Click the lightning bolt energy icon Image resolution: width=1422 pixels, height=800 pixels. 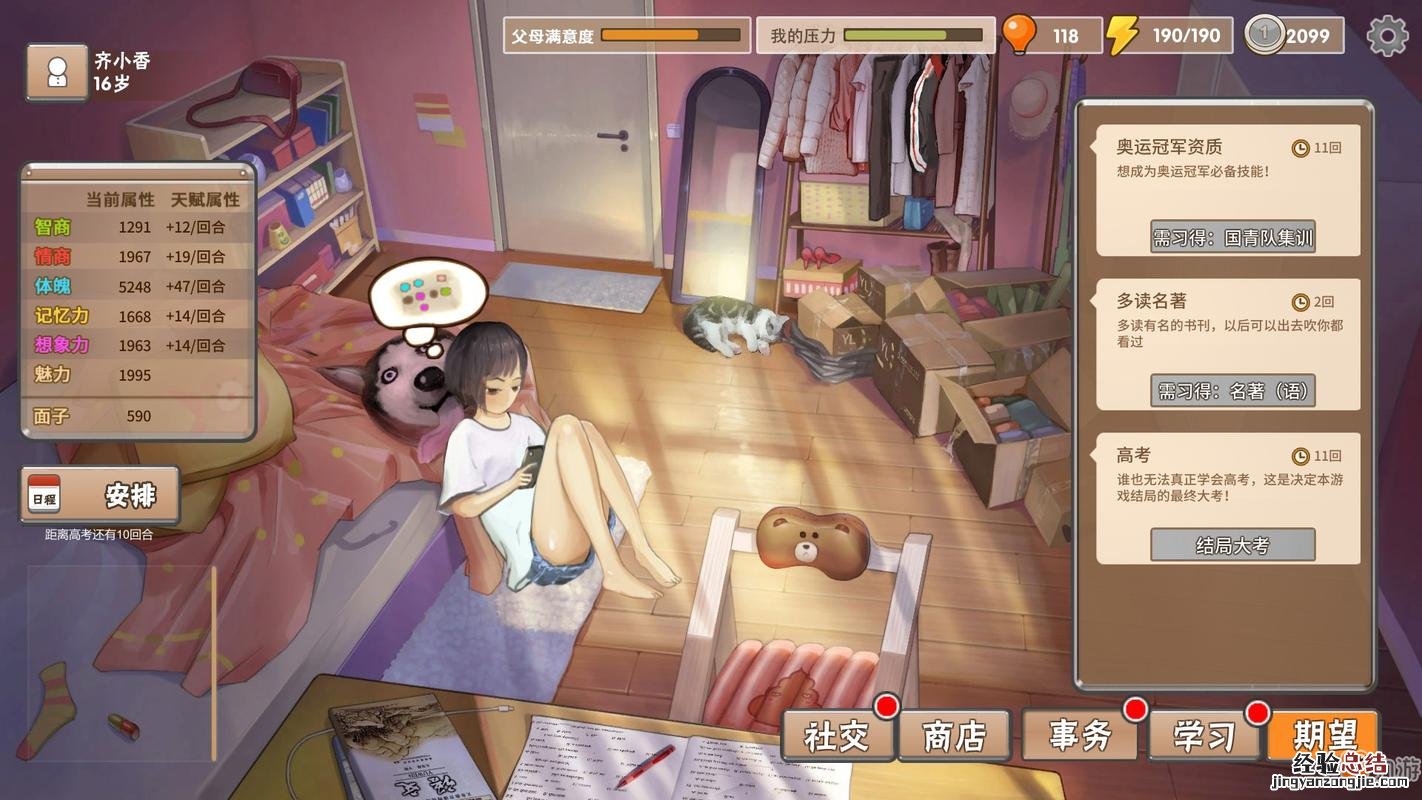click(x=1122, y=35)
